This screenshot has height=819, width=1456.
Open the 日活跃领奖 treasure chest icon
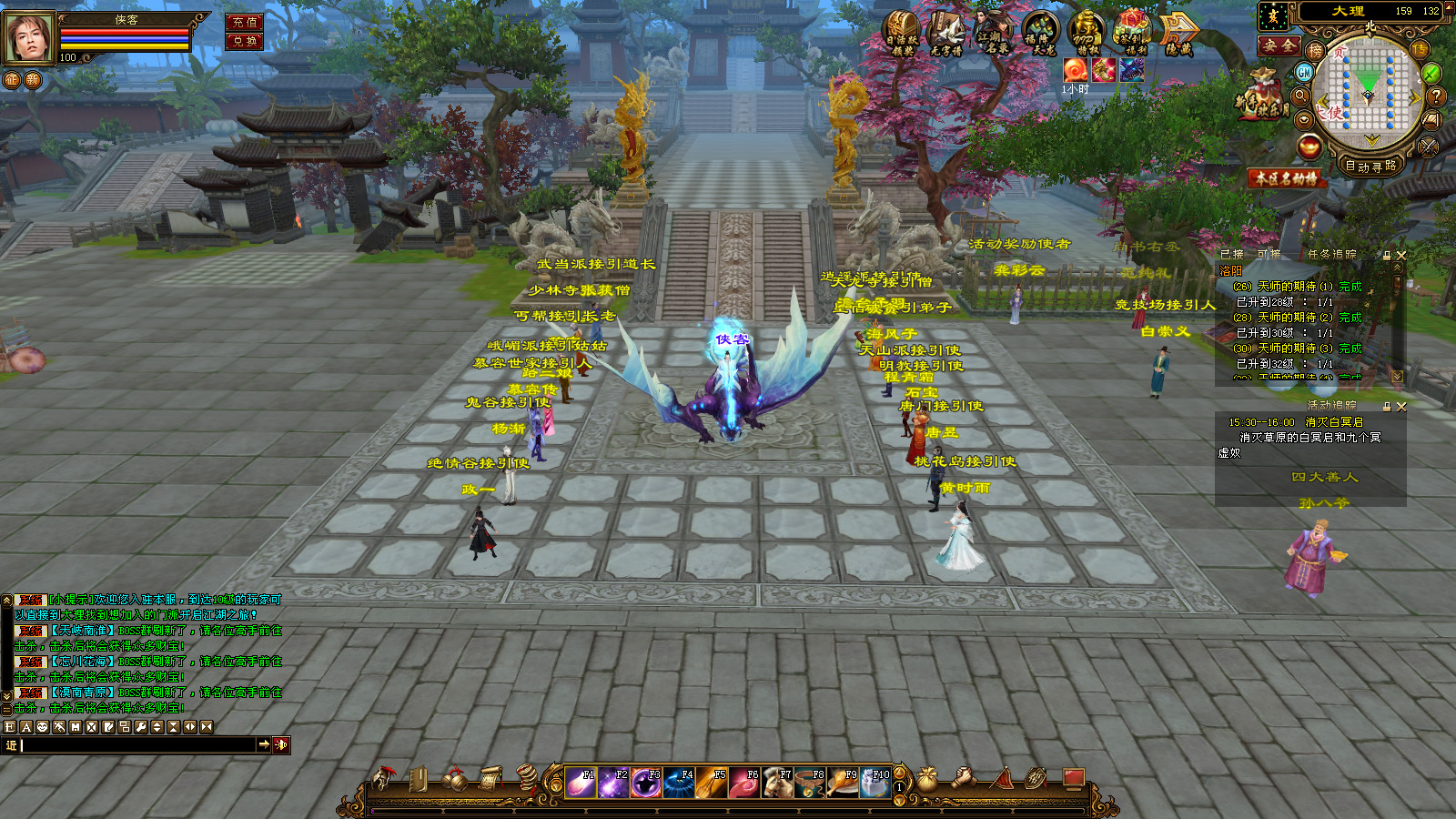[902, 33]
